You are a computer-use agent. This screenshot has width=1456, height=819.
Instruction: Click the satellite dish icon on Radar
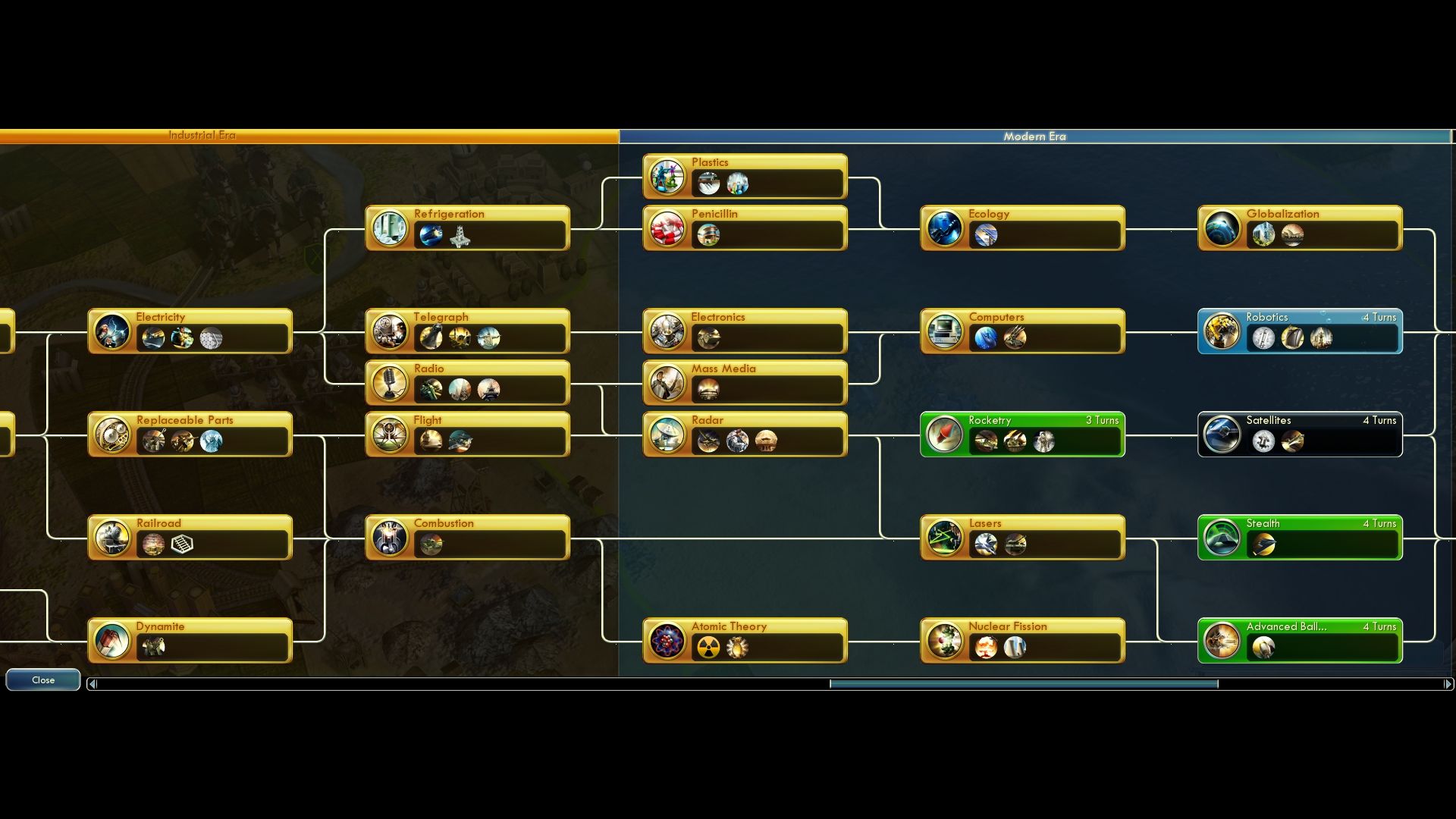[667, 435]
